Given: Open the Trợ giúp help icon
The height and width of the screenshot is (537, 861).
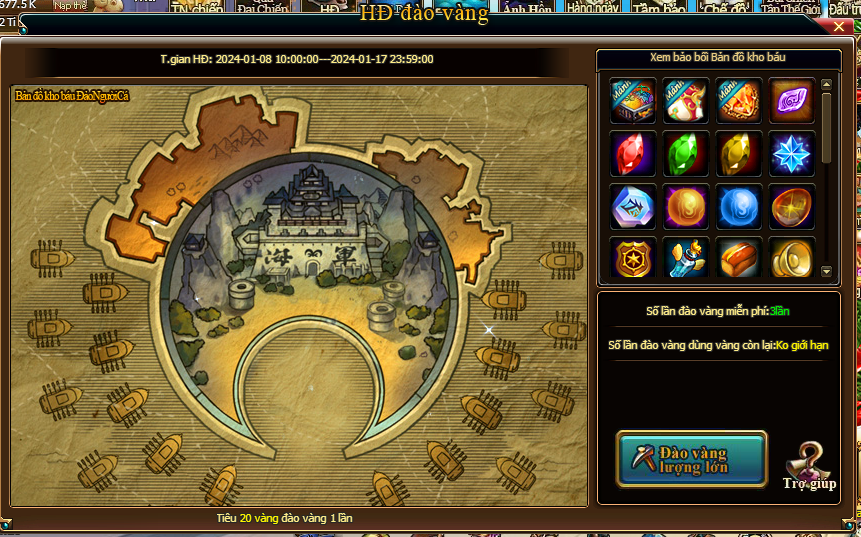Looking at the screenshot, I should (807, 464).
